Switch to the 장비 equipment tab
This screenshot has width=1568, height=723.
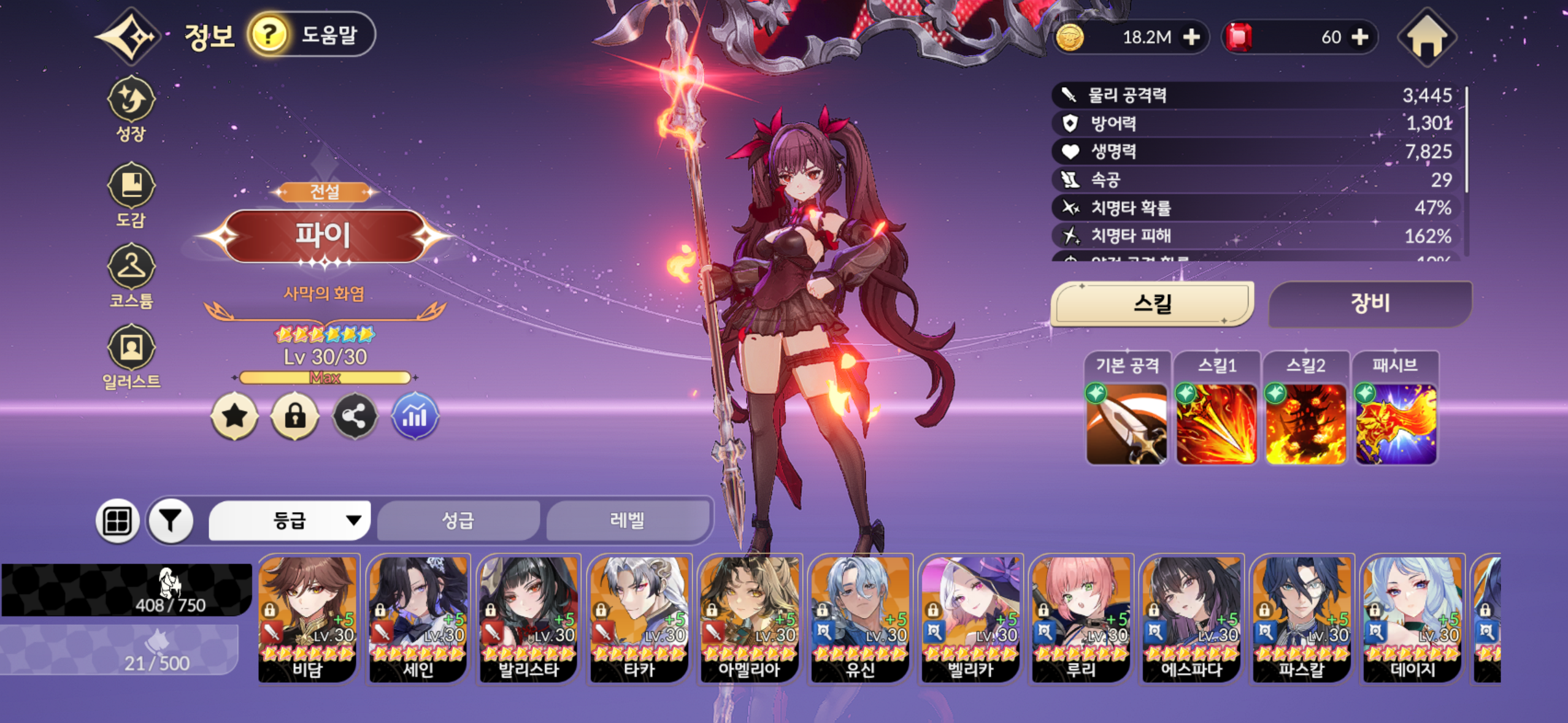tap(1369, 303)
